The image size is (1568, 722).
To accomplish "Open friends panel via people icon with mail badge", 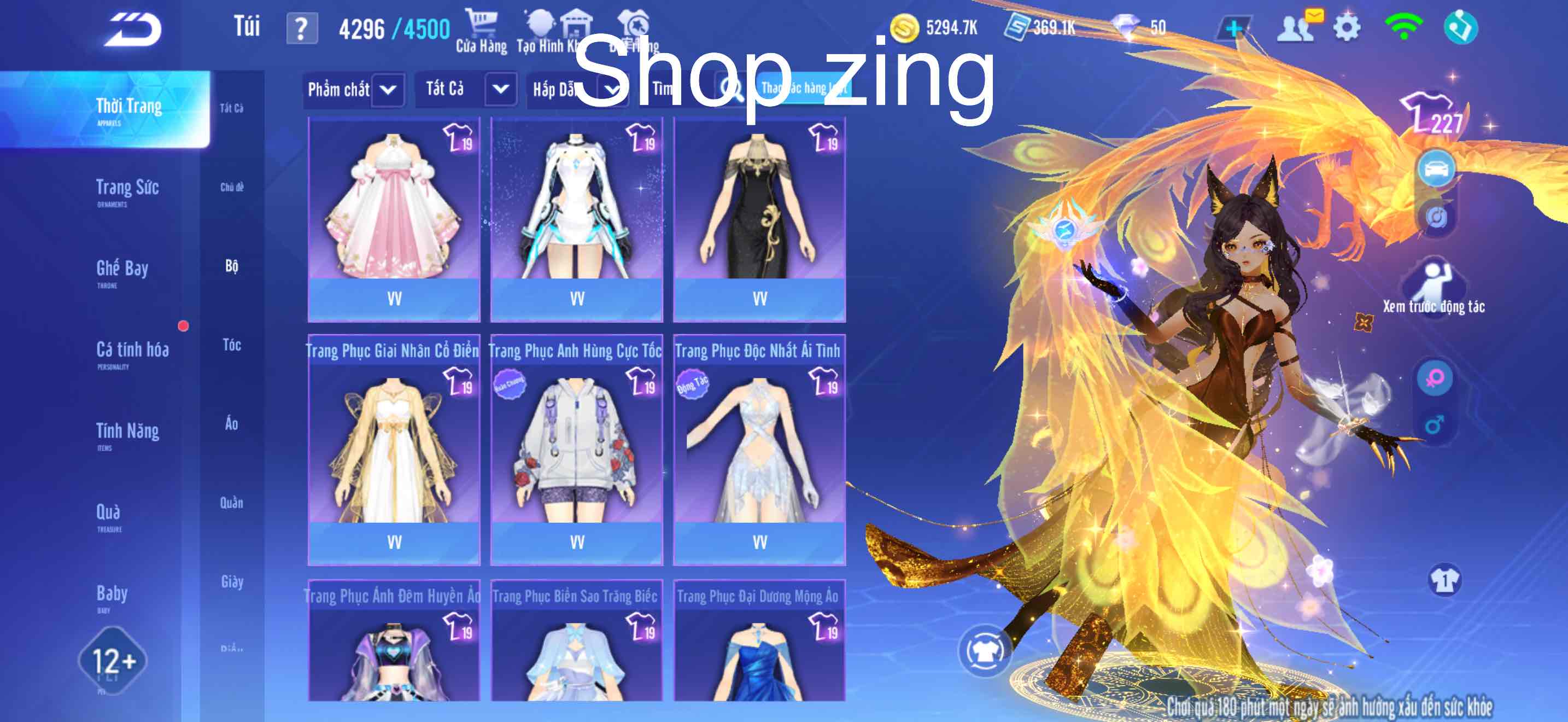I will coord(1297,27).
